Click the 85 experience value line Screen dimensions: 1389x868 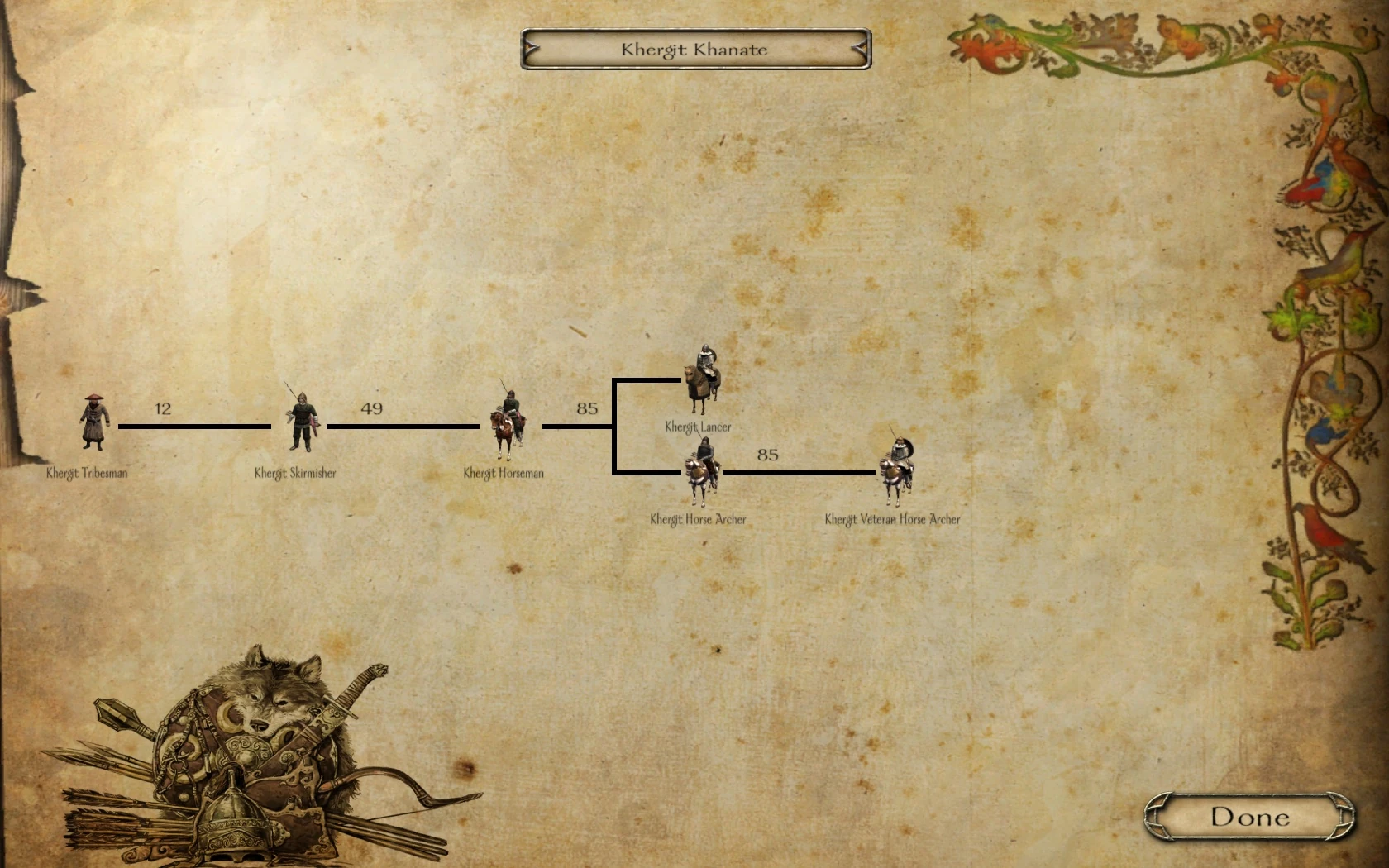pos(589,408)
